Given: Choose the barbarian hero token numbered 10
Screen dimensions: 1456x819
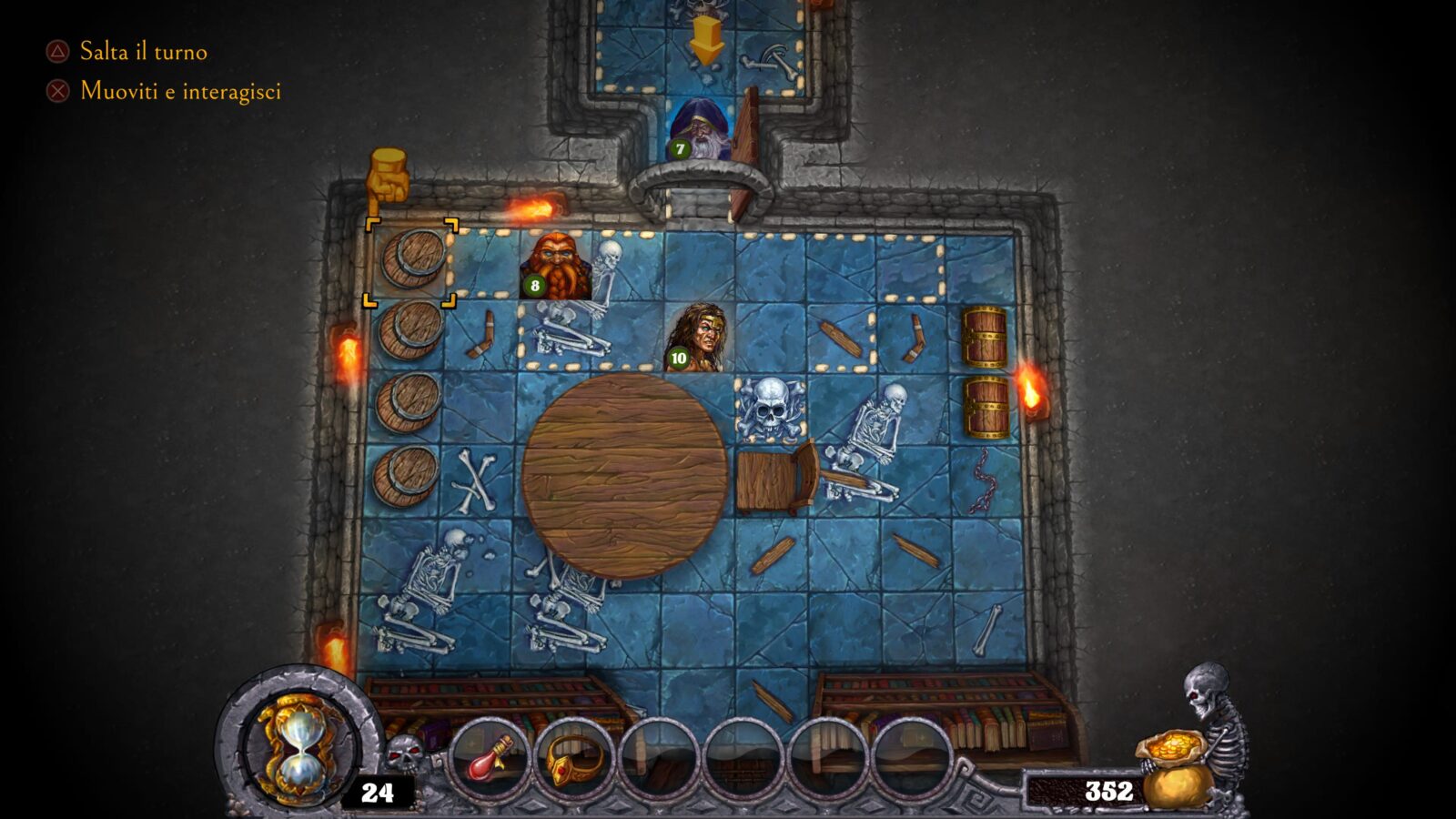Looking at the screenshot, I should [698, 338].
